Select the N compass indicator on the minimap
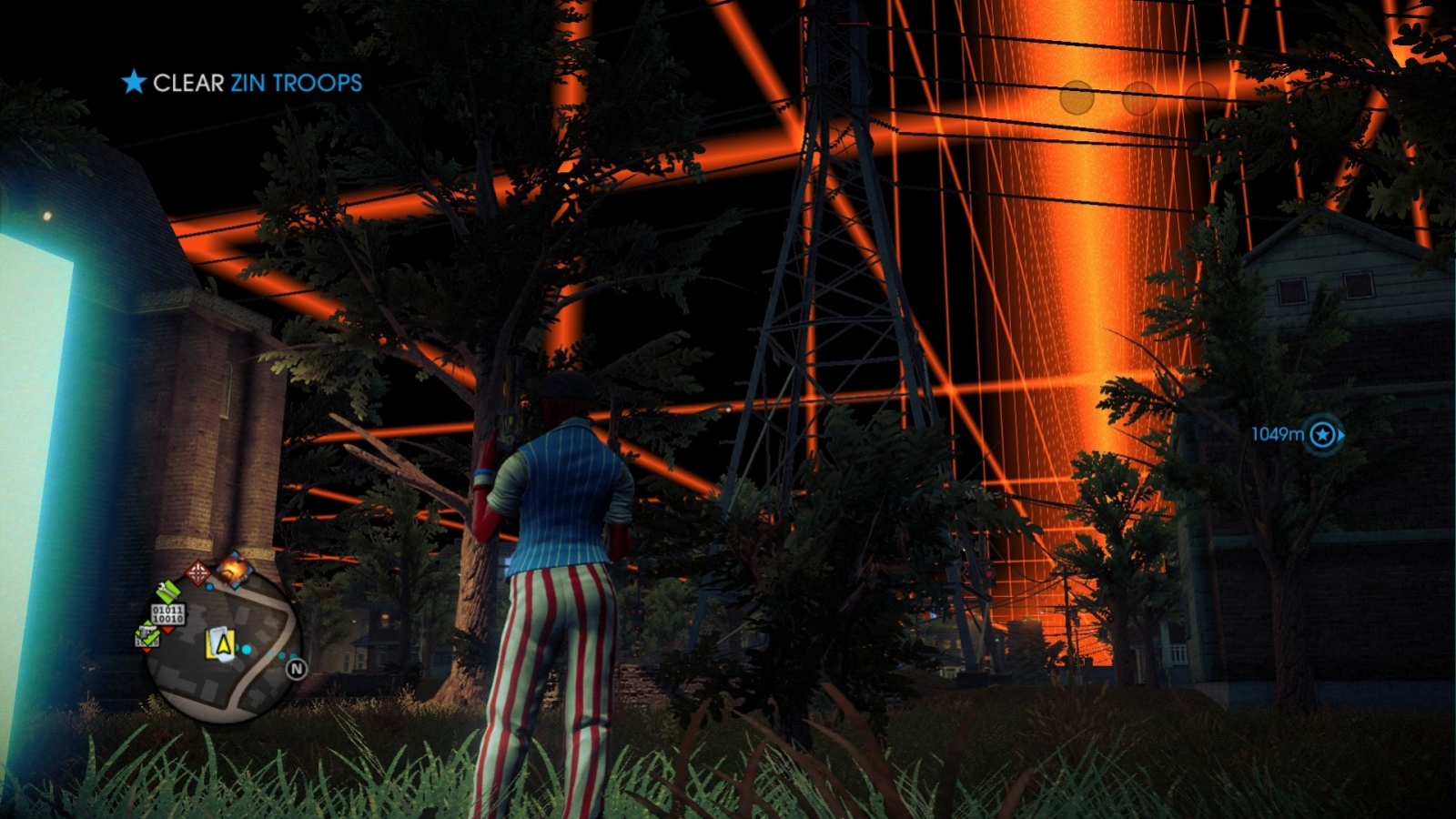This screenshot has height=819, width=1456. (297, 668)
